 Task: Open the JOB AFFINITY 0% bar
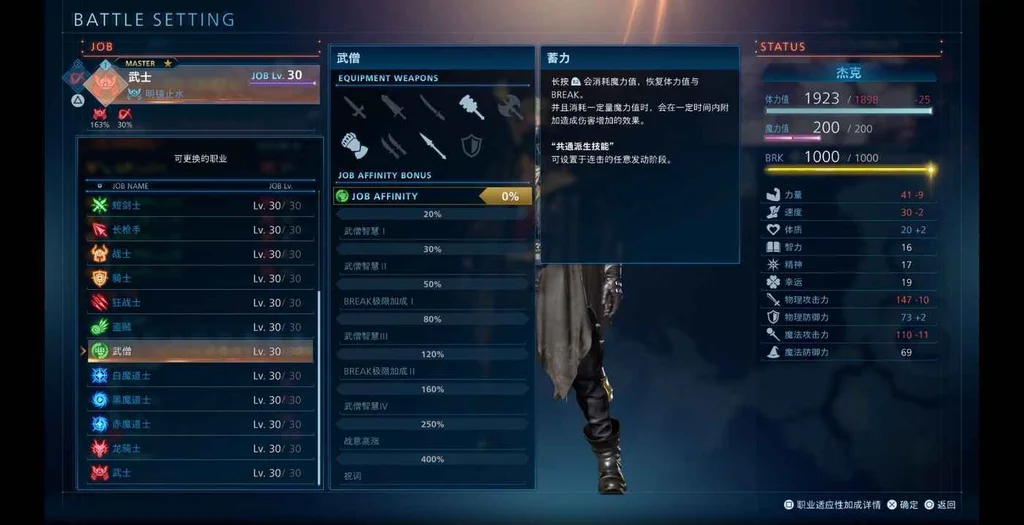(x=433, y=196)
